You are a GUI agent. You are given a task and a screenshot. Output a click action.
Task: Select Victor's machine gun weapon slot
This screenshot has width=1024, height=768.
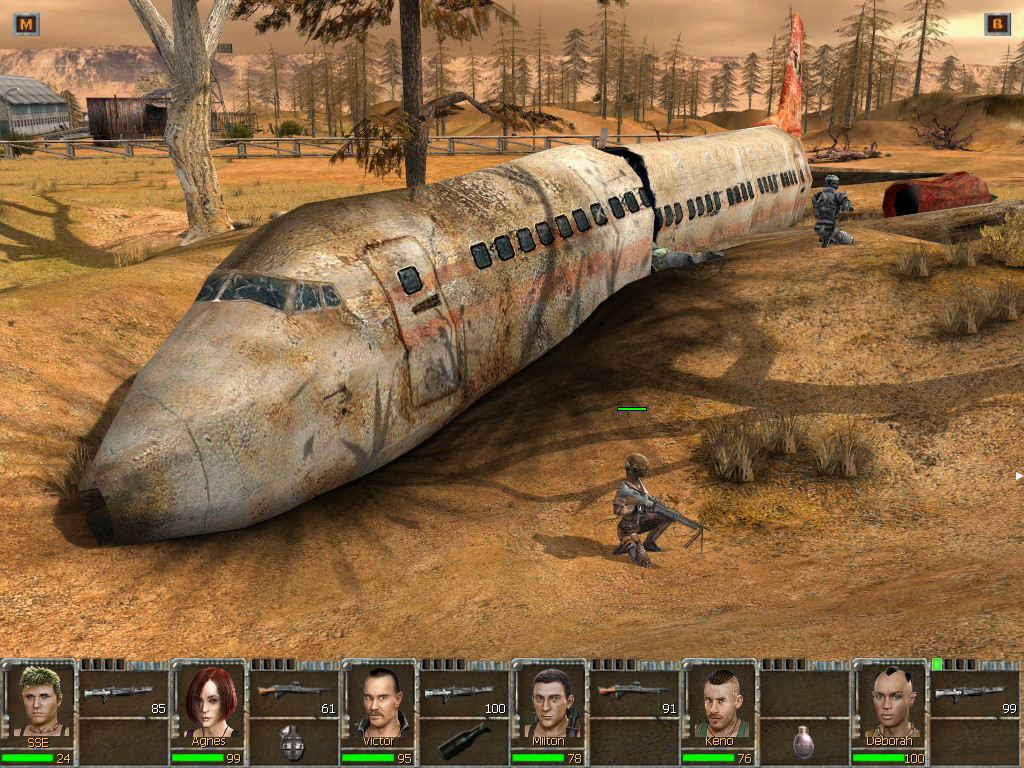pyautogui.click(x=464, y=692)
